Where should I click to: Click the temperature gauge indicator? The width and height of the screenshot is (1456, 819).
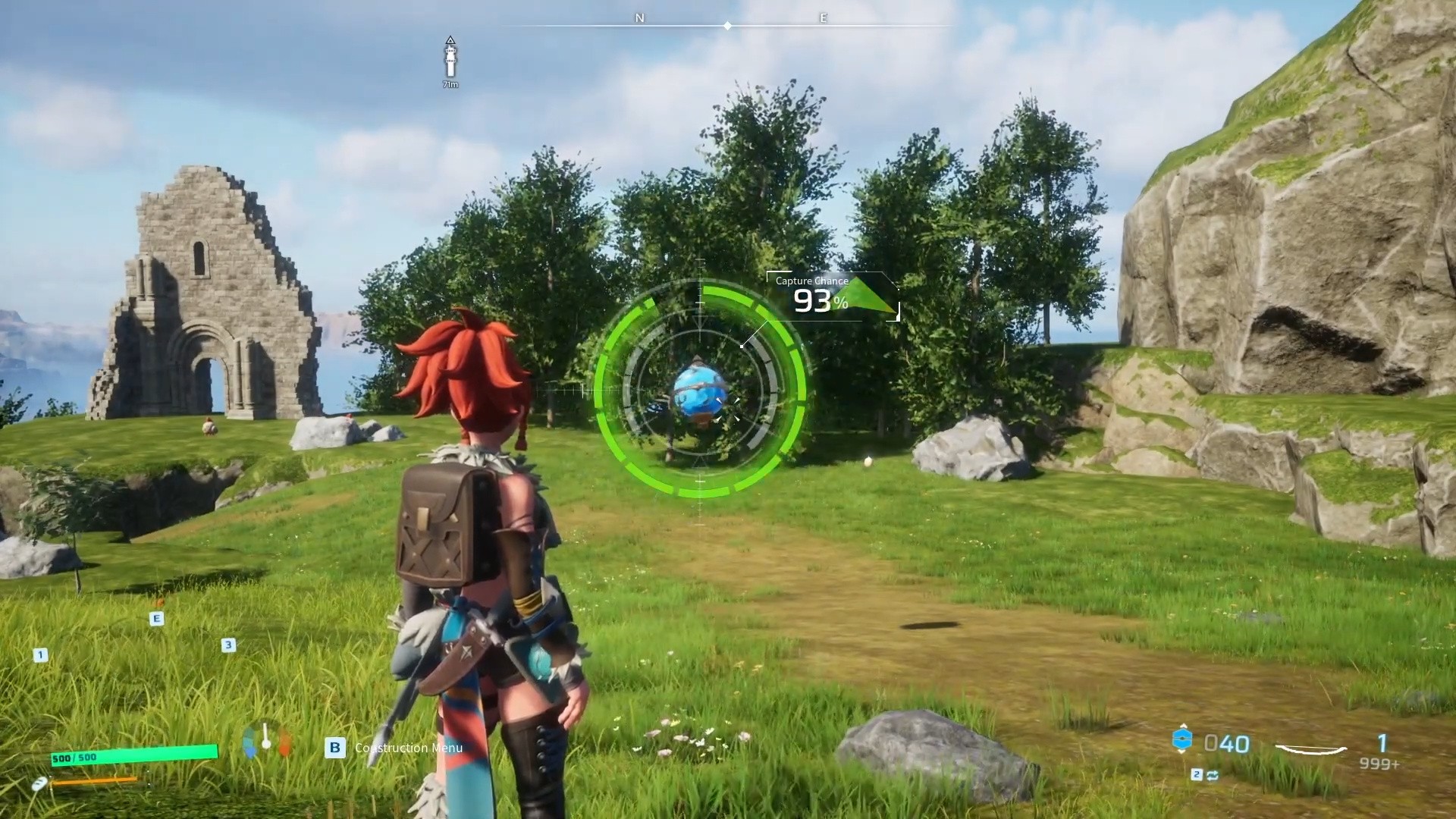(x=266, y=739)
